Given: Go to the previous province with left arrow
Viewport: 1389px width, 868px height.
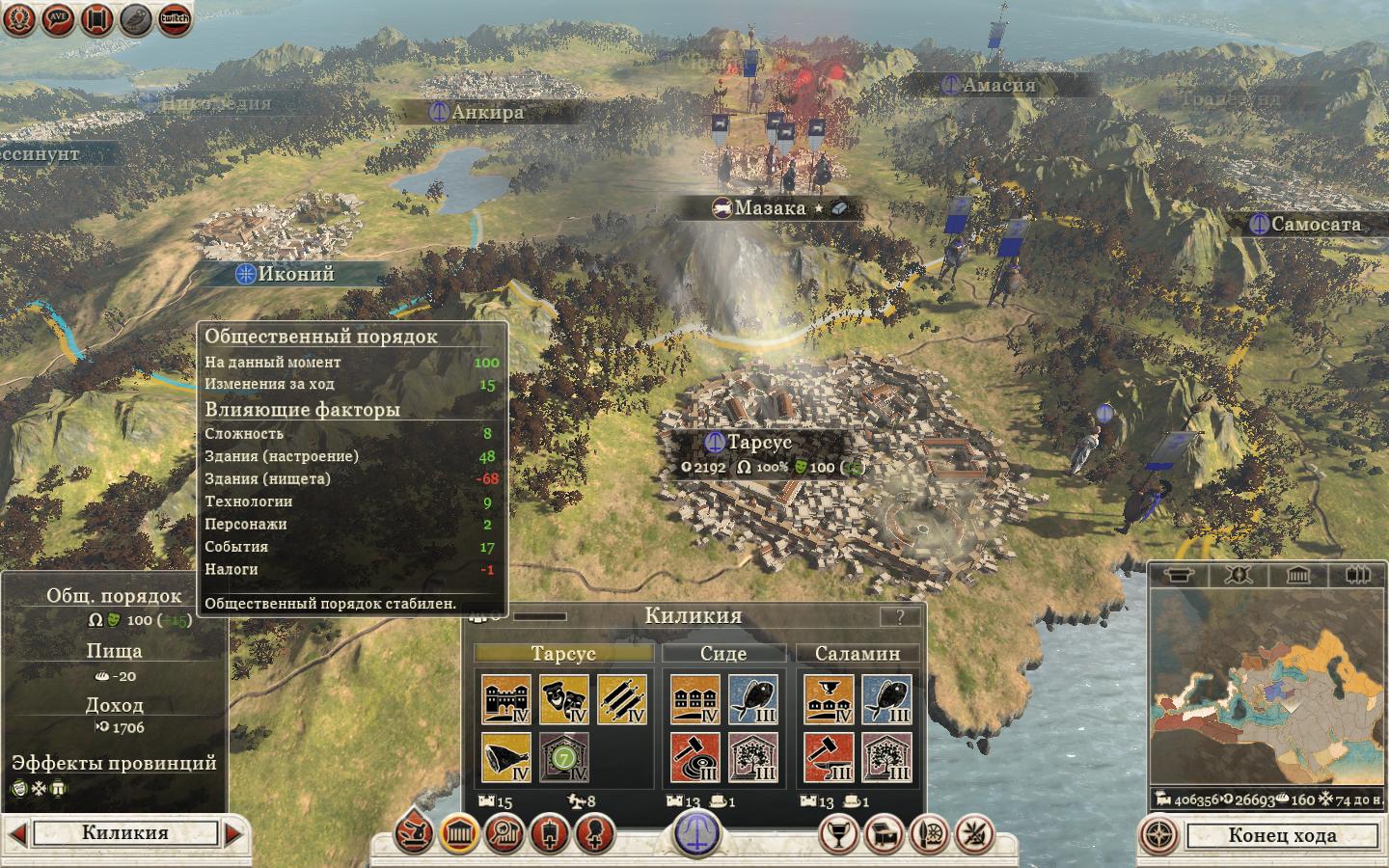Looking at the screenshot, I should click(x=16, y=833).
